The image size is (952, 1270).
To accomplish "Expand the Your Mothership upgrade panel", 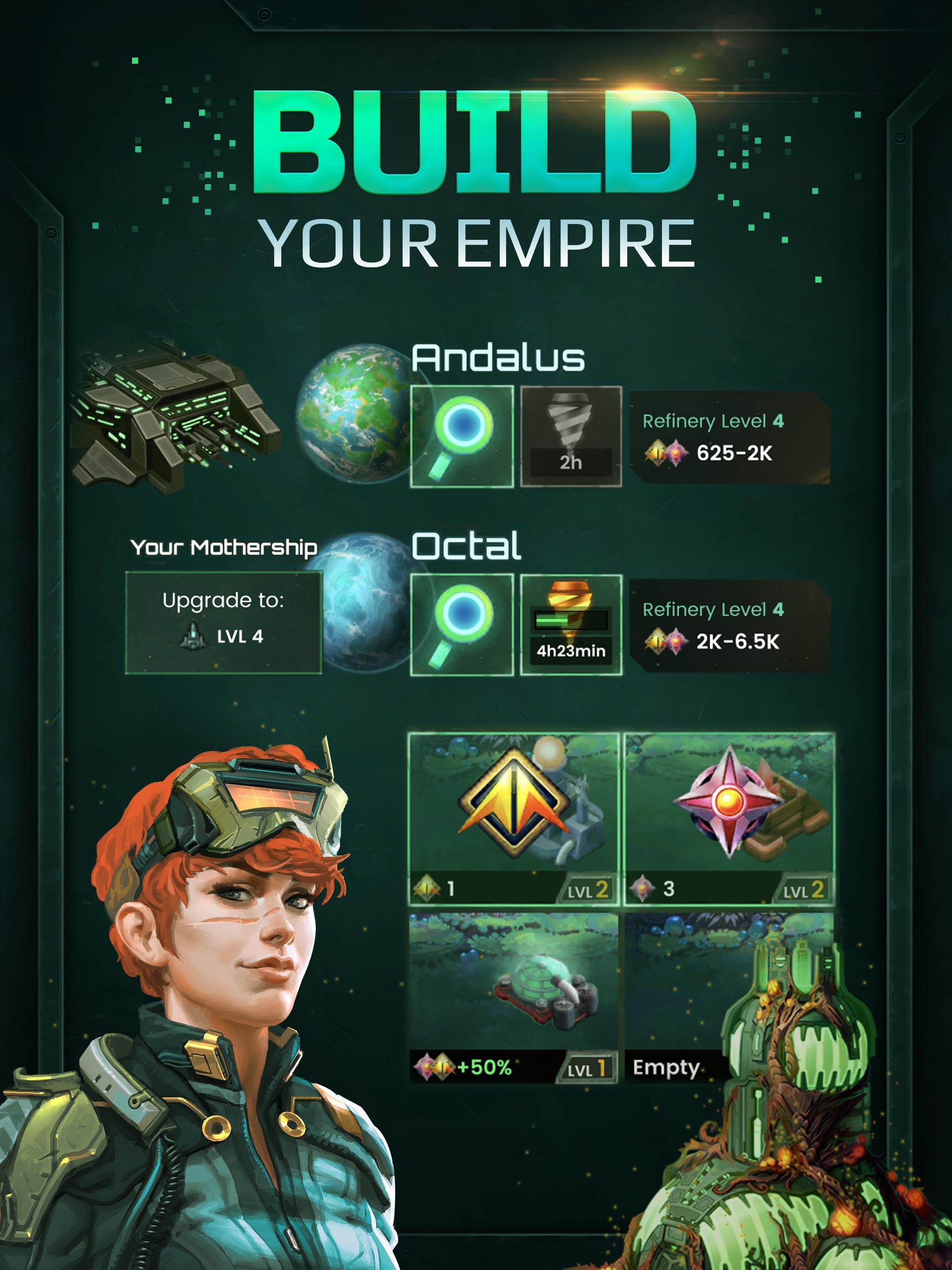I will [224, 549].
